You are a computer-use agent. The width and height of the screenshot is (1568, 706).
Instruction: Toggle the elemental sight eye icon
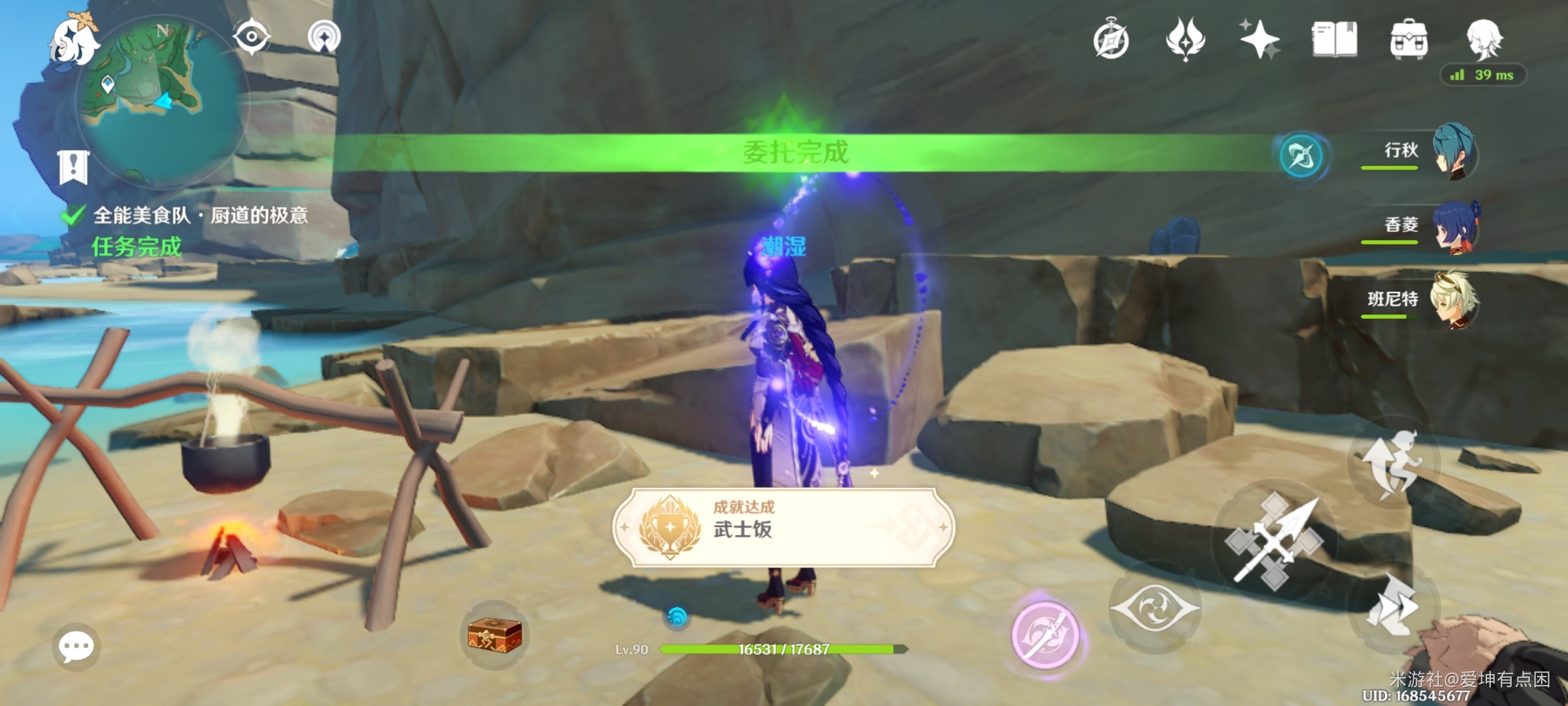pos(252,36)
